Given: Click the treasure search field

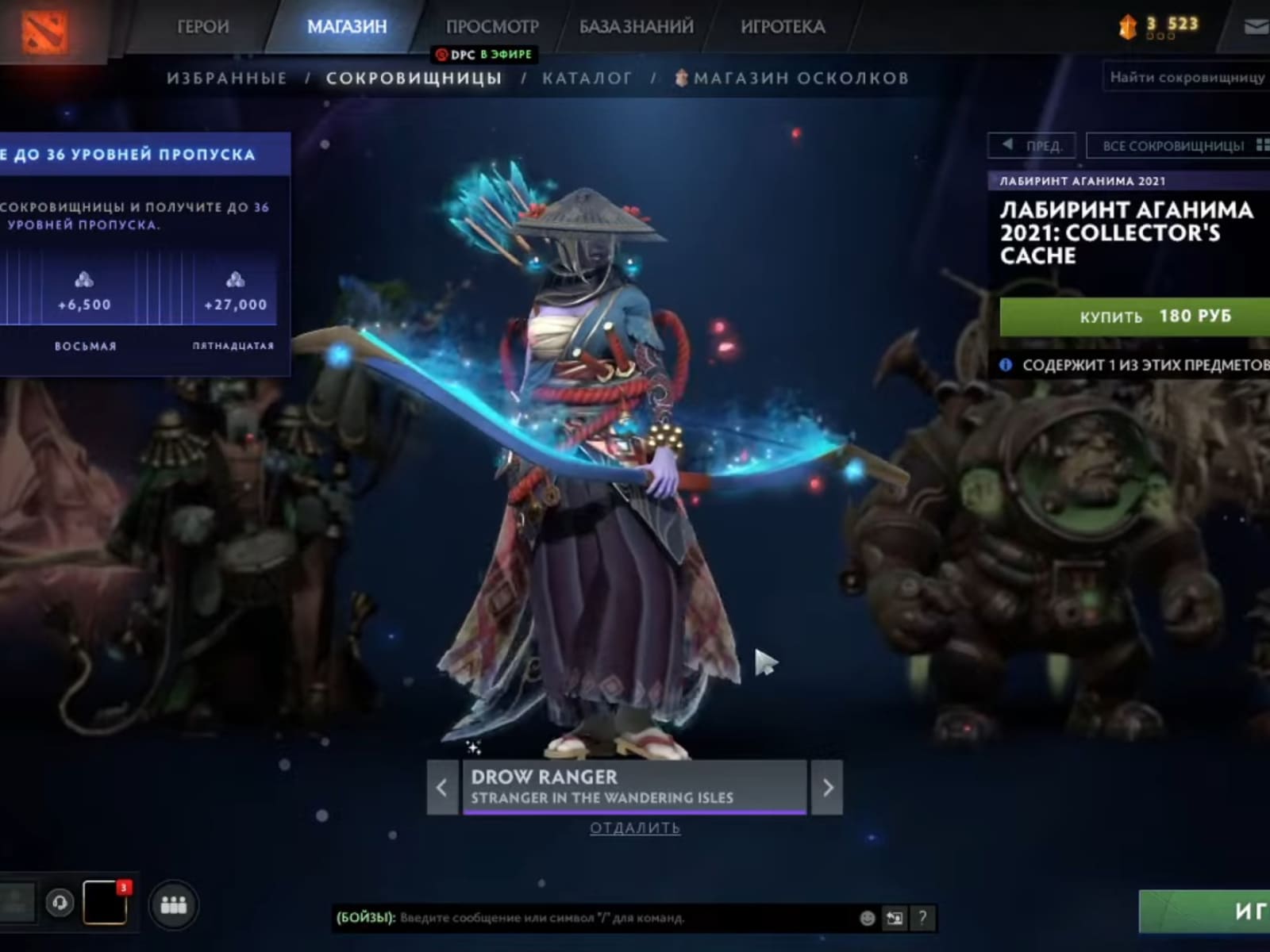Looking at the screenshot, I should [1187, 77].
